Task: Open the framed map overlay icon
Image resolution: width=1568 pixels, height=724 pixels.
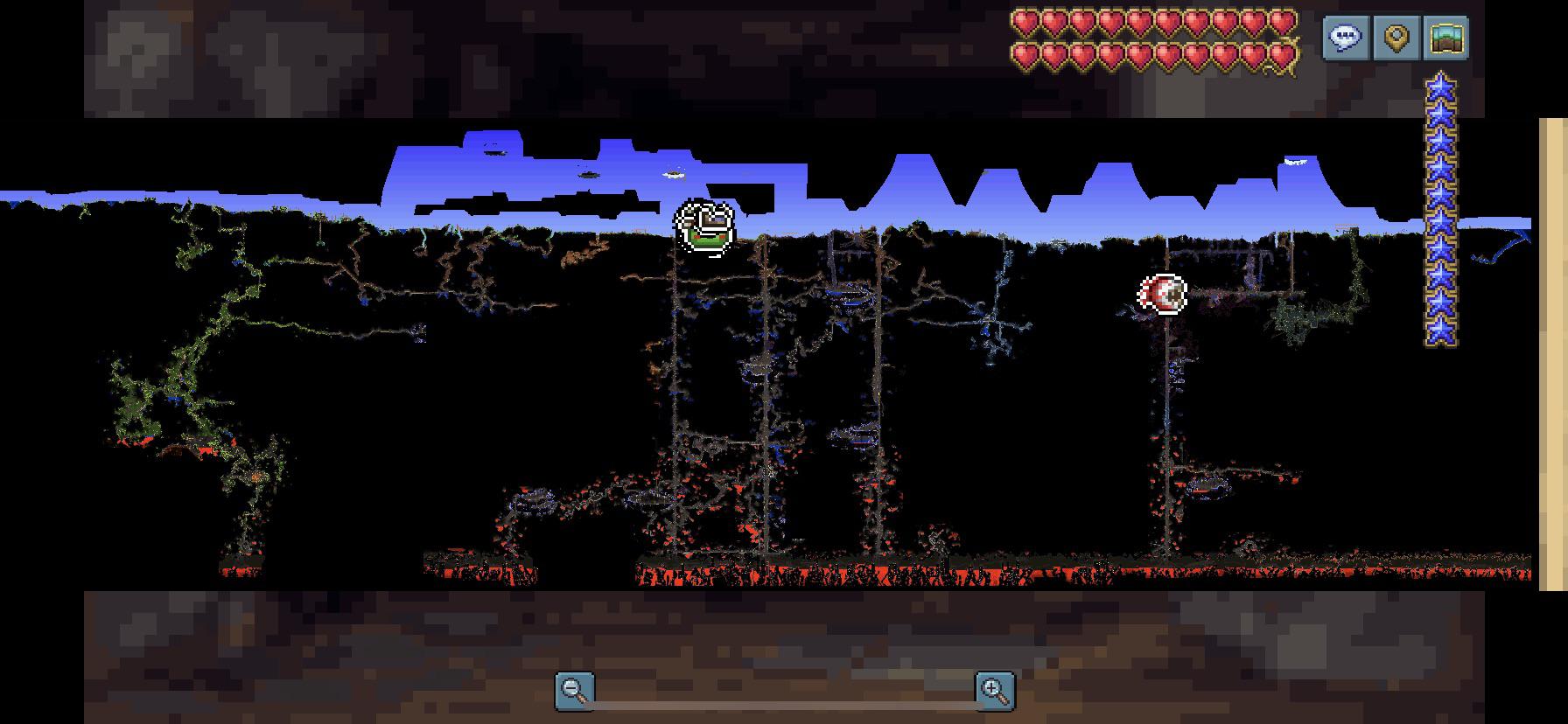Action: 1448,38
